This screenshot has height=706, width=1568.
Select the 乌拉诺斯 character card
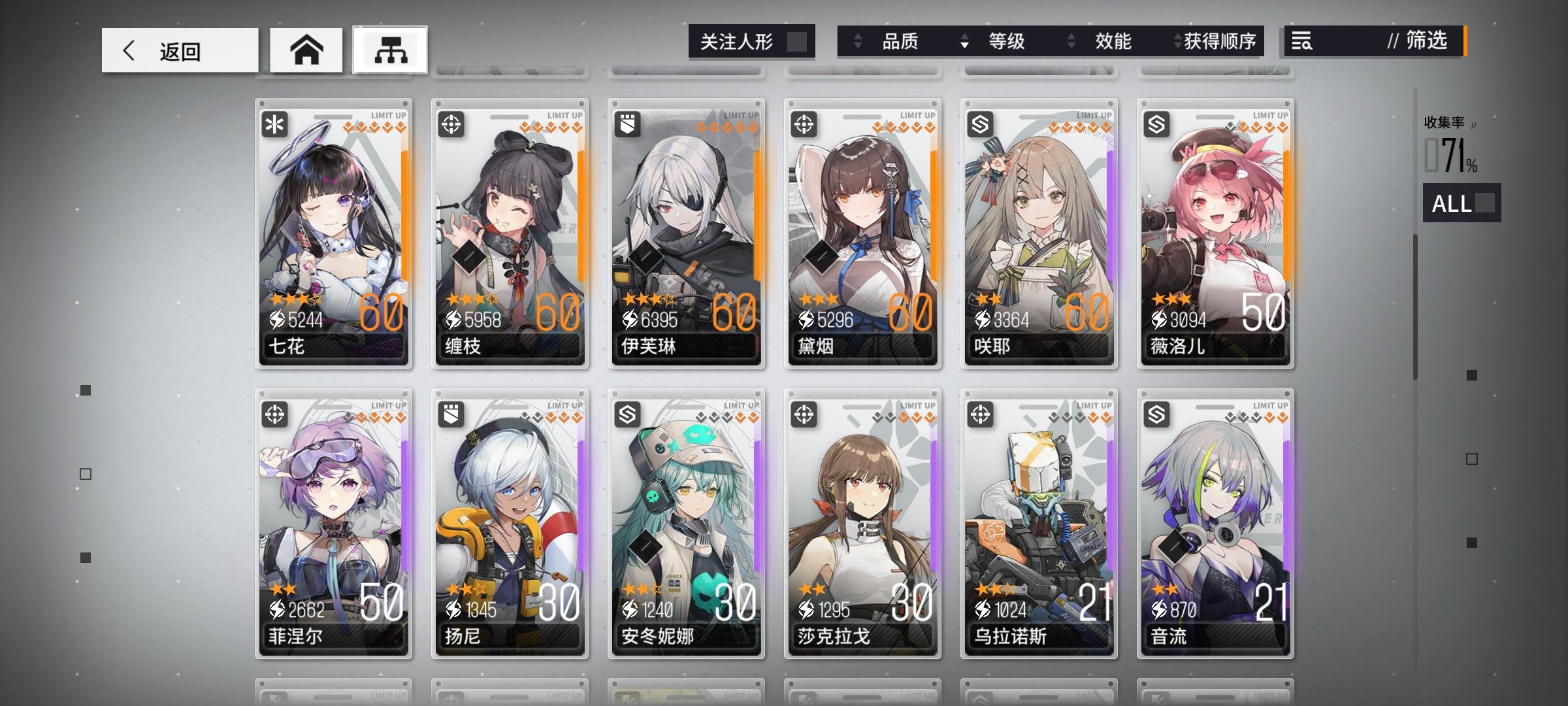coord(1039,523)
